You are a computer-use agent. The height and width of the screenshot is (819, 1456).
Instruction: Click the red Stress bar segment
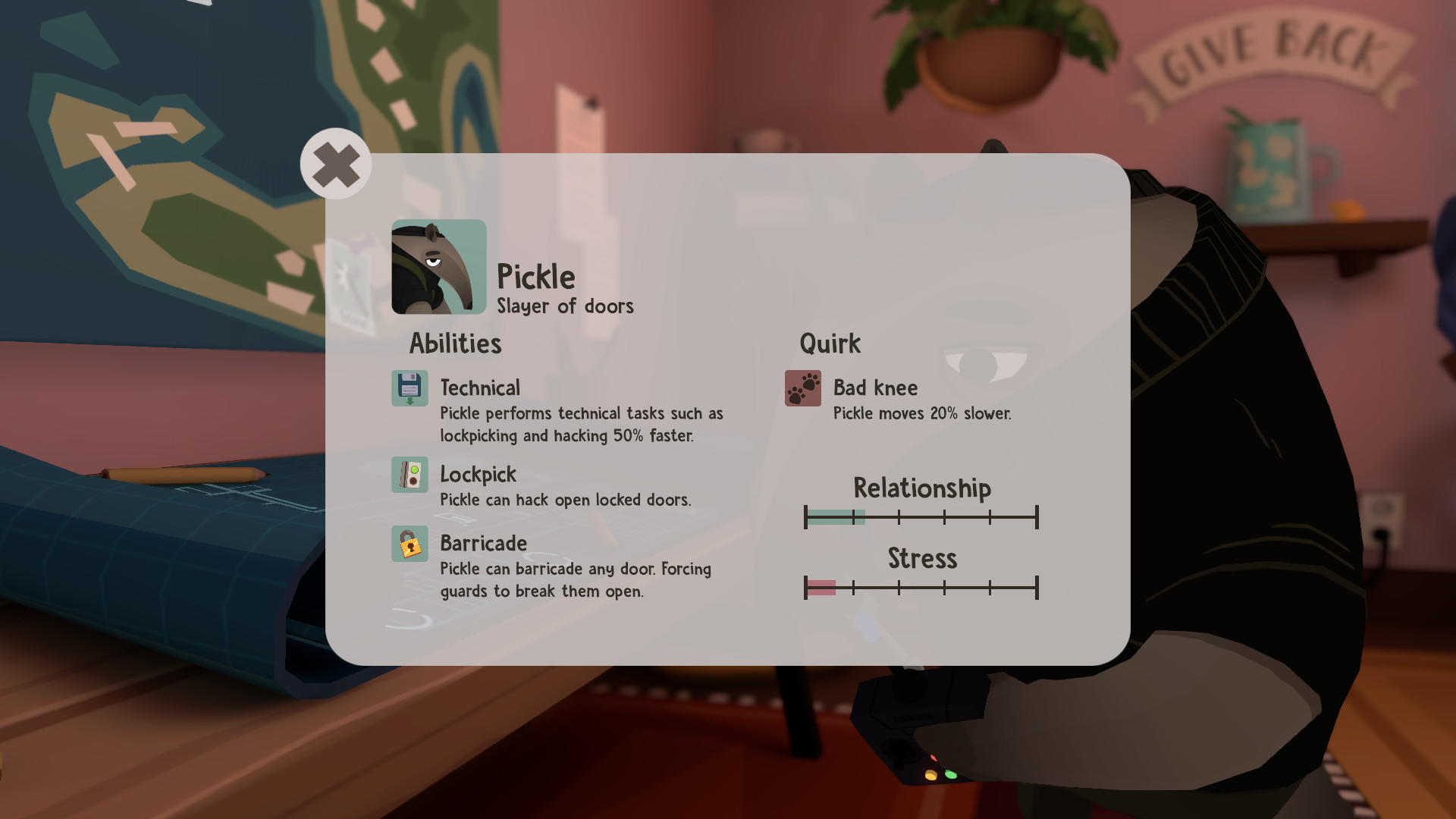click(821, 586)
